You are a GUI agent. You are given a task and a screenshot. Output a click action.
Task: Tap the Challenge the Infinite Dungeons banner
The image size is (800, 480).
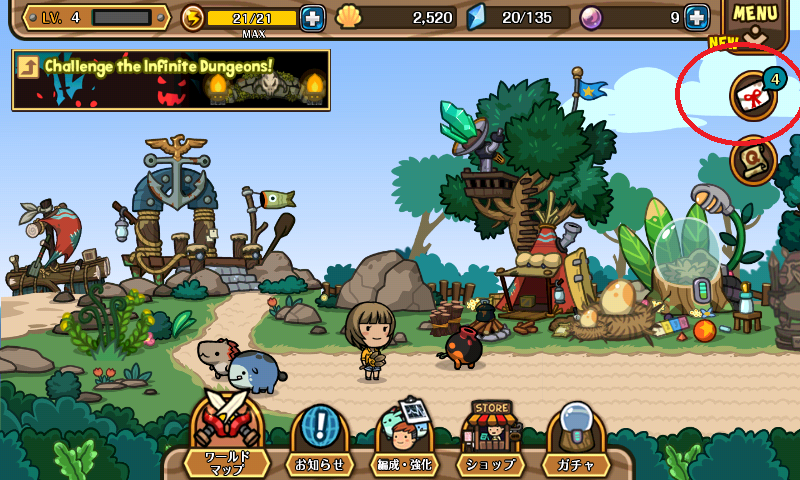pos(171,79)
